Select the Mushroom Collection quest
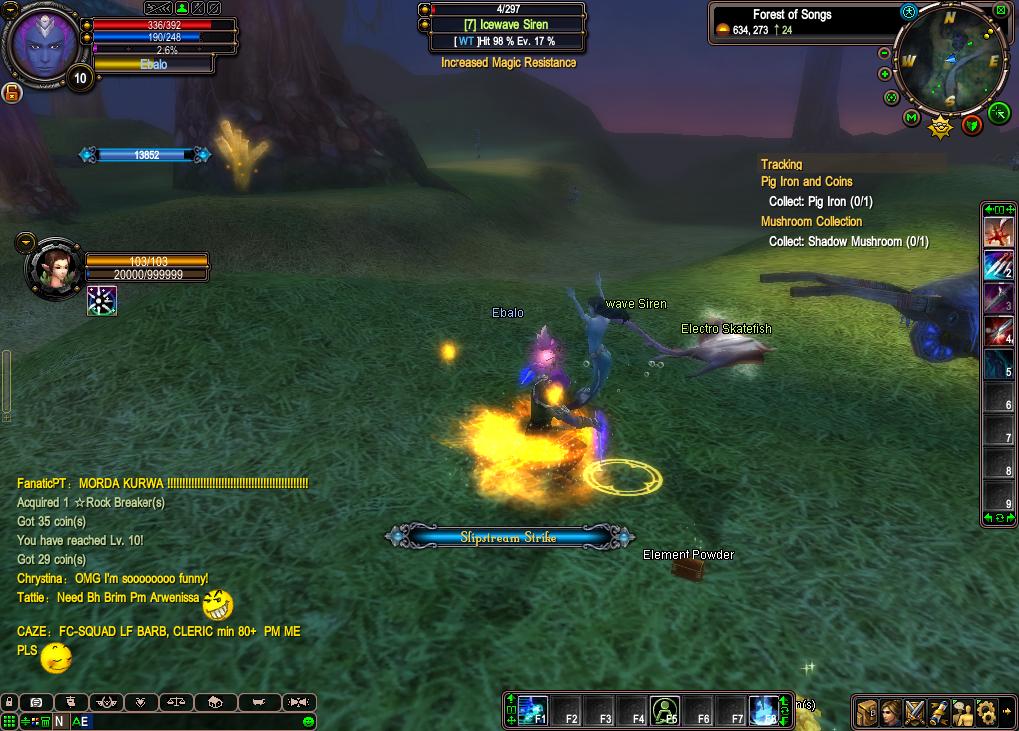The height and width of the screenshot is (731, 1019). click(811, 222)
